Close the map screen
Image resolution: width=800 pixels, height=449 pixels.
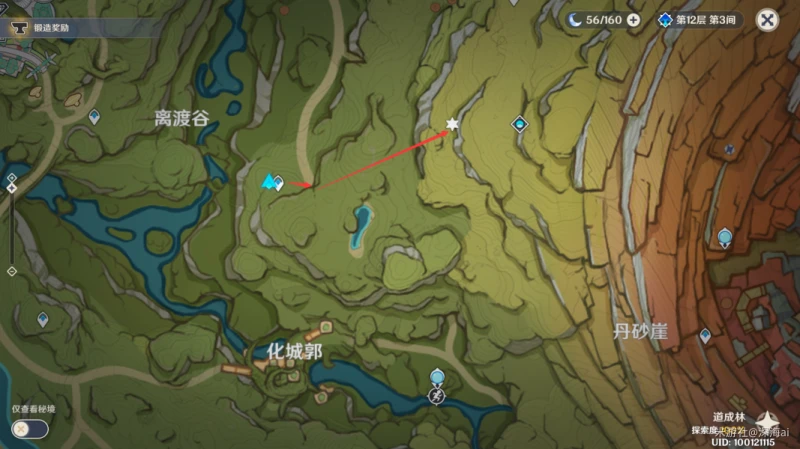(767, 19)
